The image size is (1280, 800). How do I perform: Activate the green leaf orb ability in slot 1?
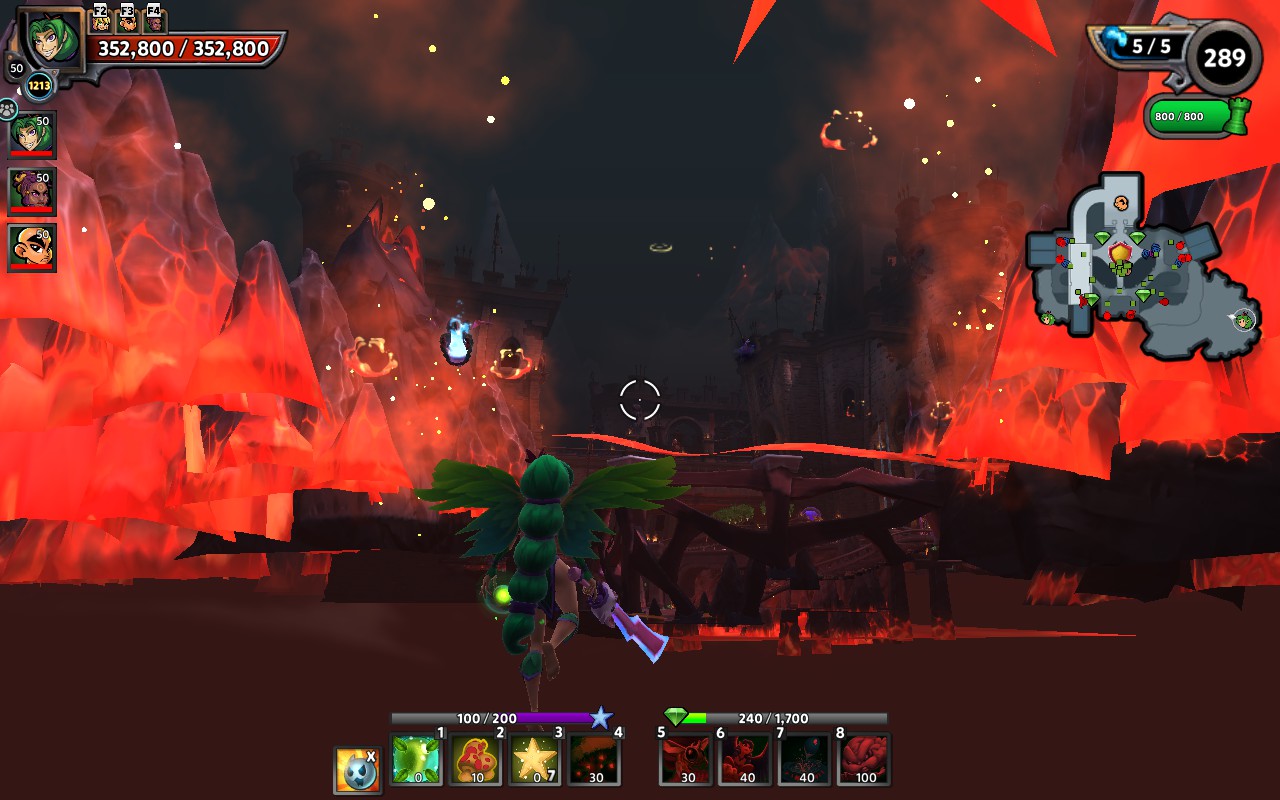tap(415, 759)
